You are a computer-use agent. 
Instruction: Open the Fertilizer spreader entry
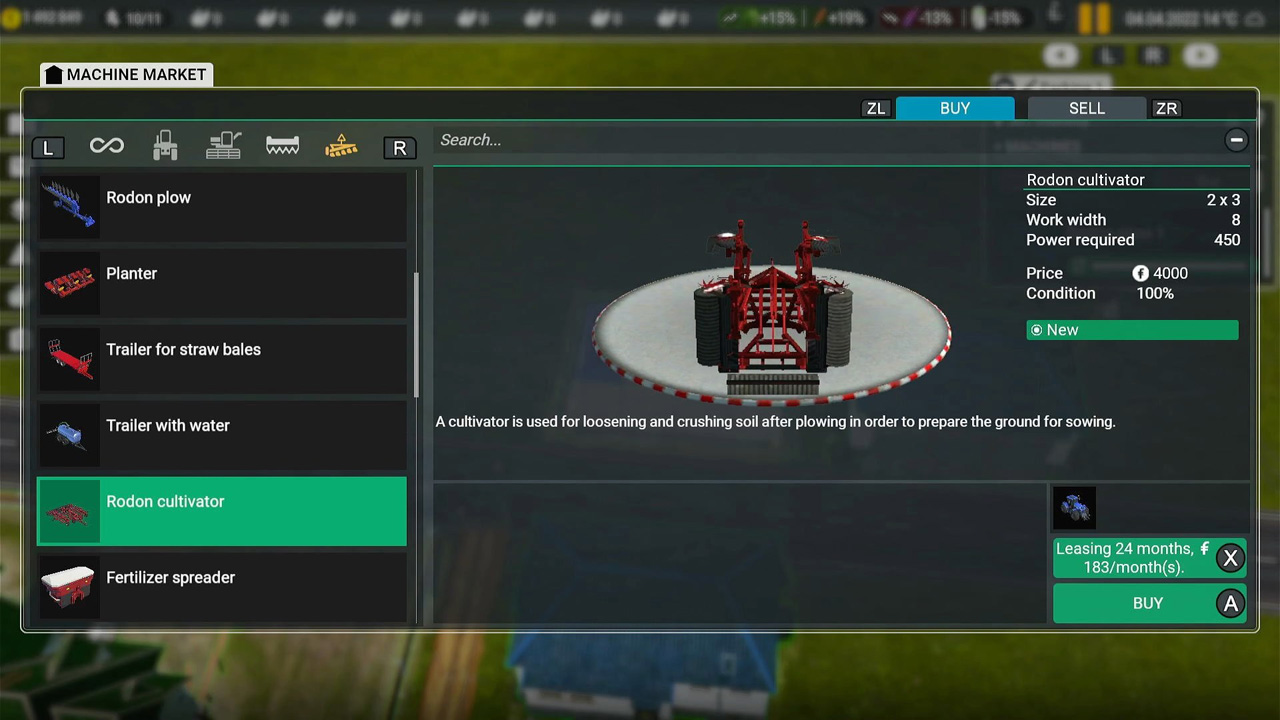pos(221,587)
